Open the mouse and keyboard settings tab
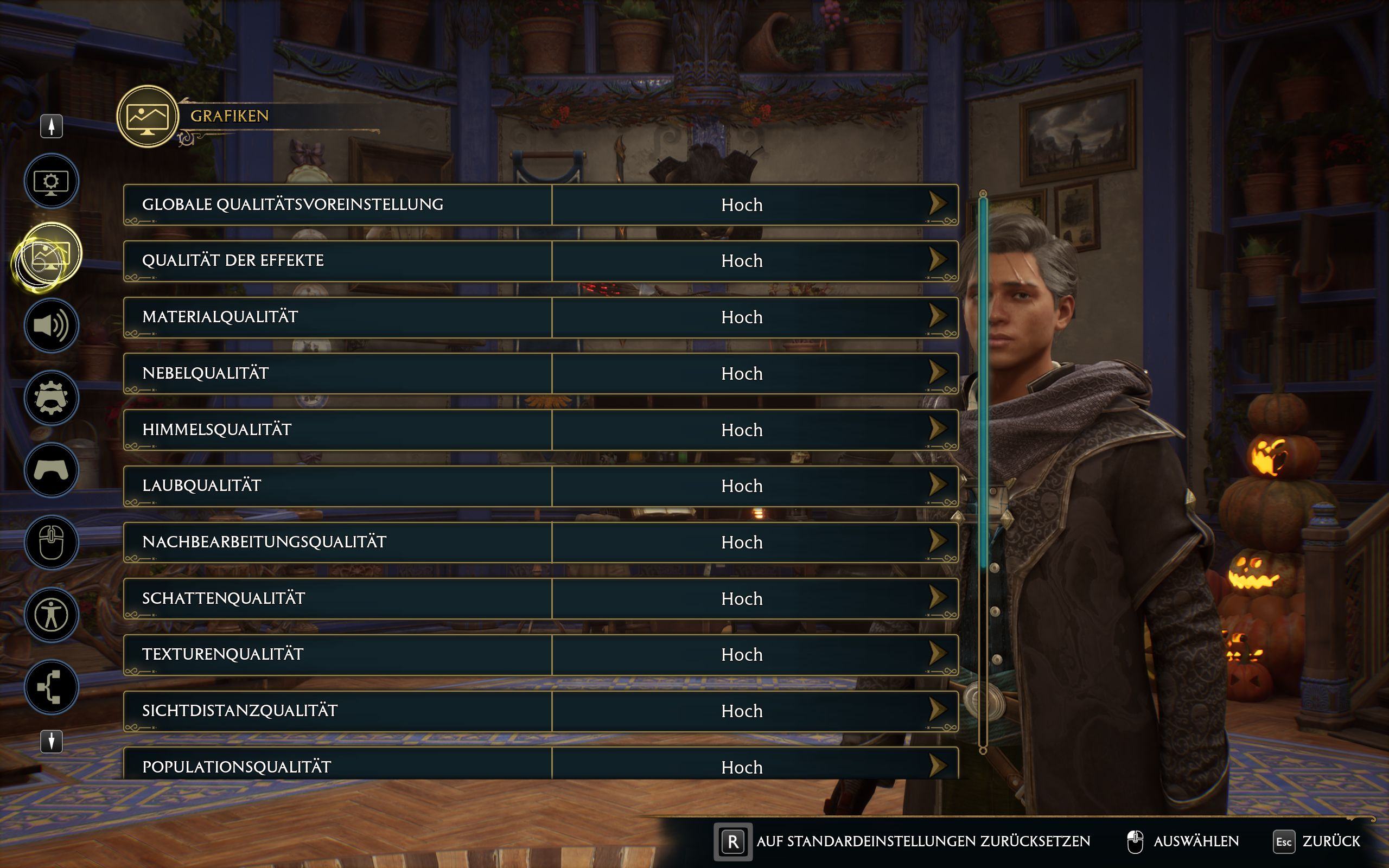Viewport: 1389px width, 868px height. (x=51, y=542)
